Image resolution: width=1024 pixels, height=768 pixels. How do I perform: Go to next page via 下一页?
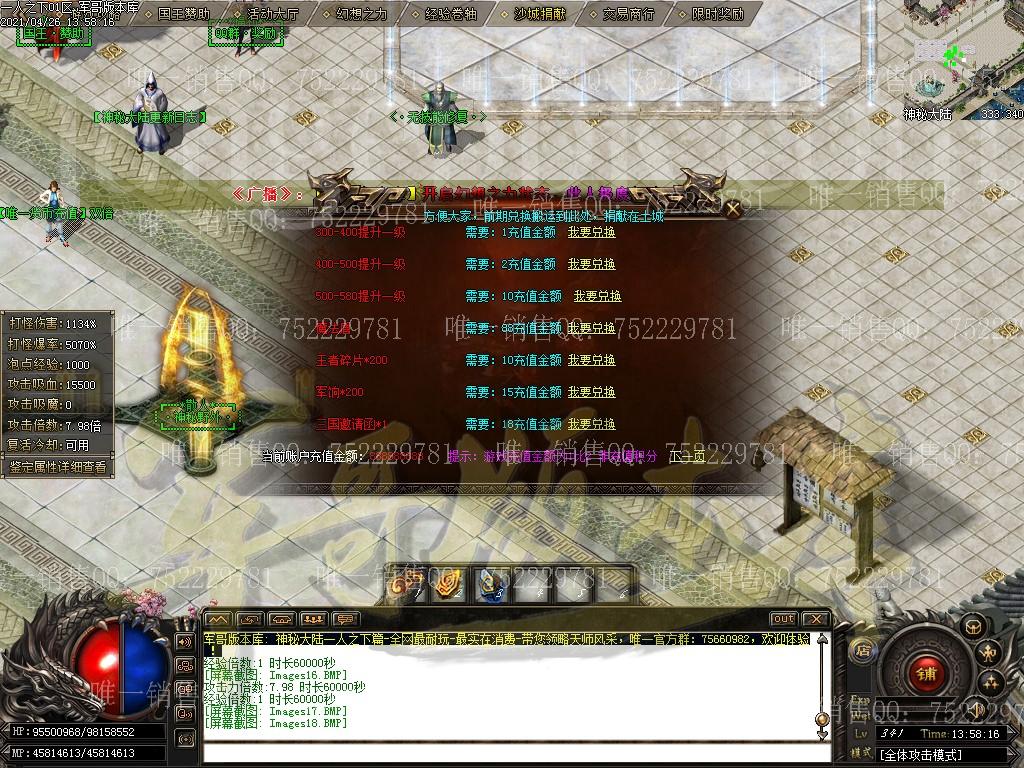tap(687, 456)
